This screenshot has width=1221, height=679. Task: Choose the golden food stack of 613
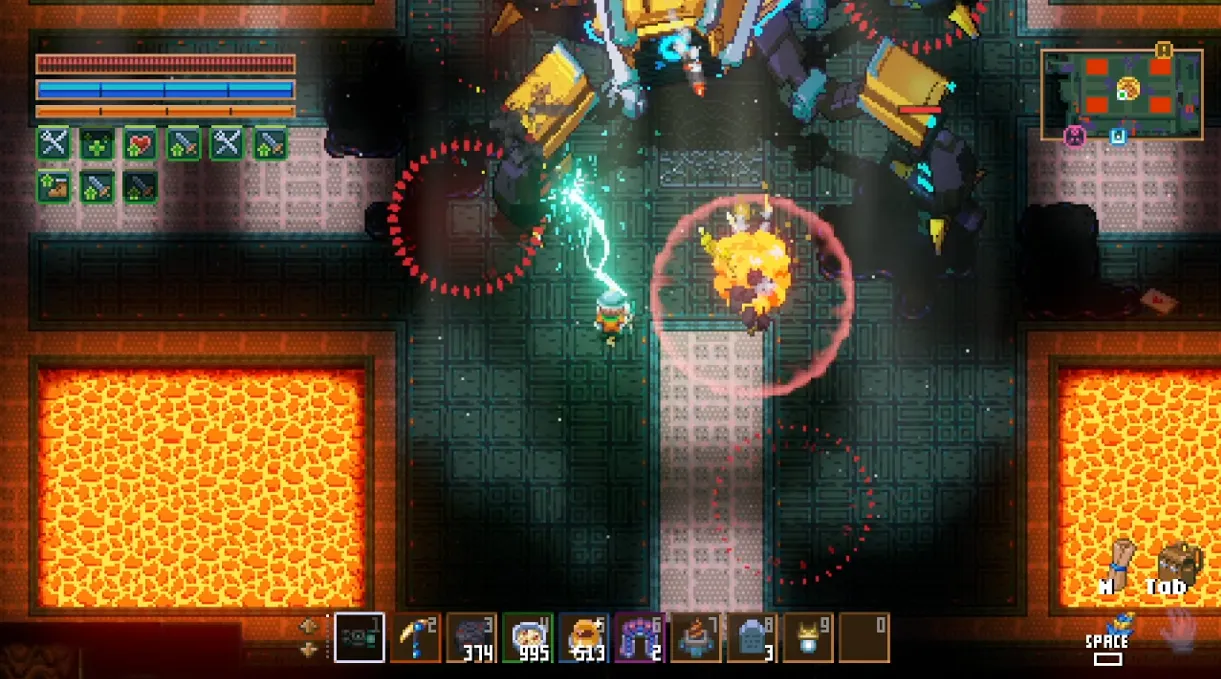(x=583, y=638)
